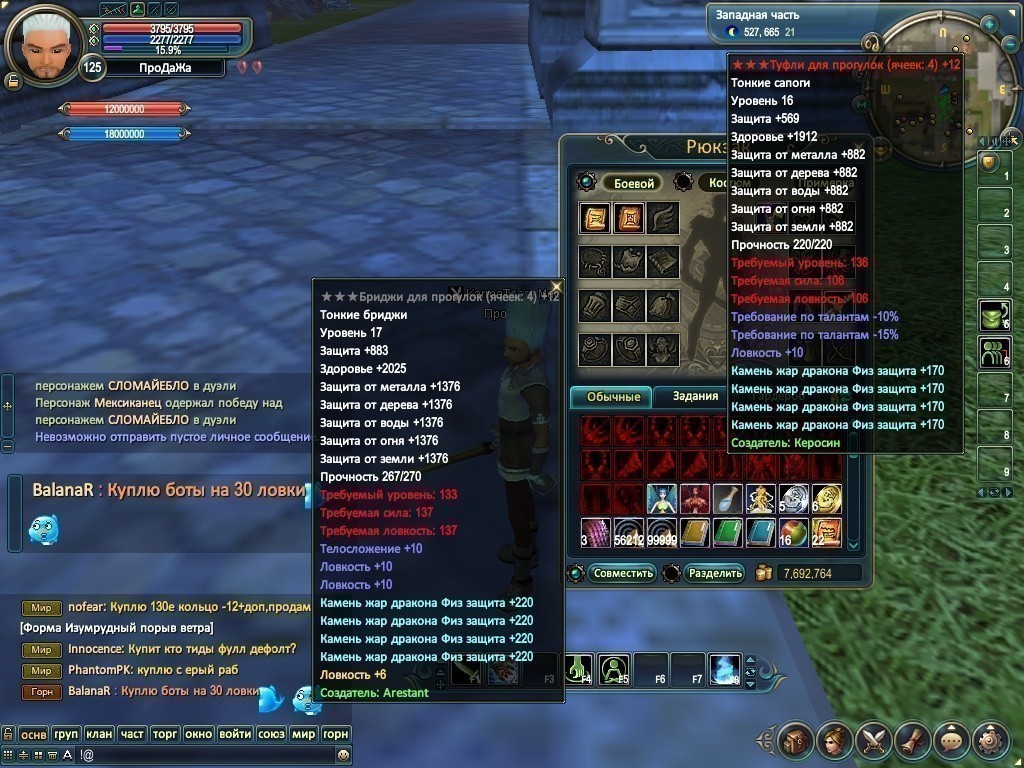Open the chat emoticon picker
The image size is (1024, 768).
tap(343, 755)
